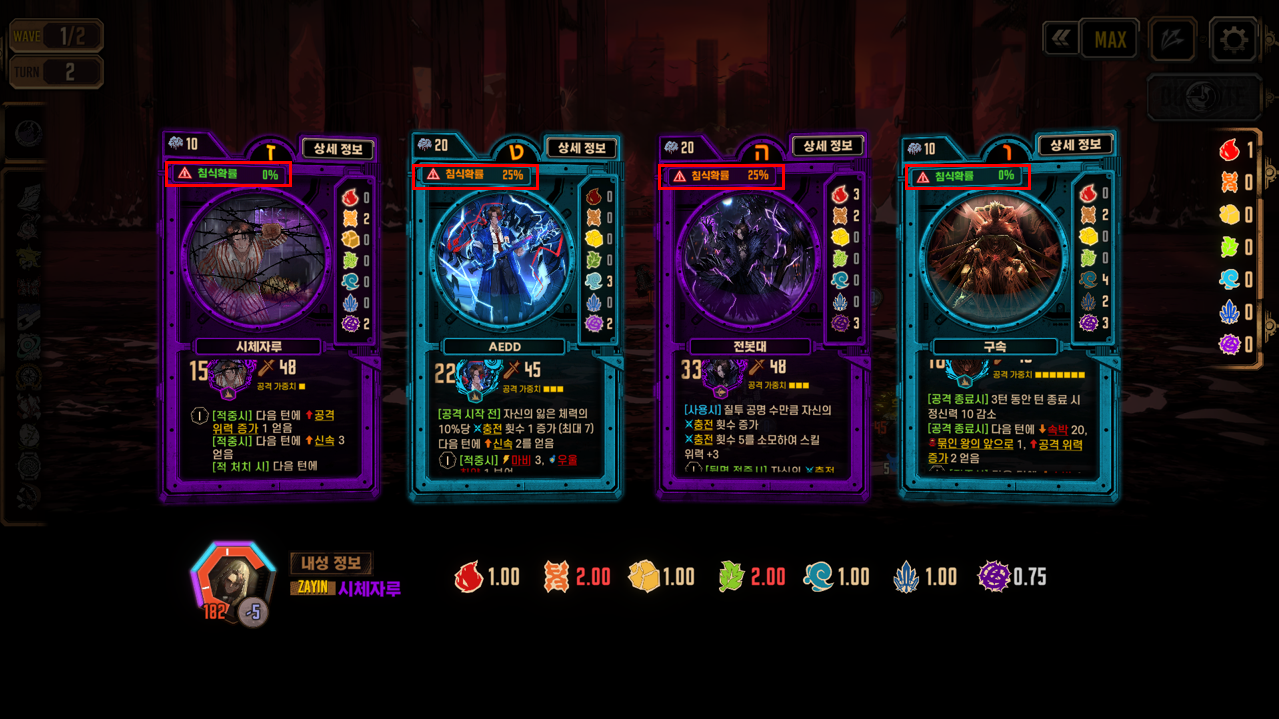1279x719 pixels.
Task: Click 상세 정보 on the 구속 card
Action: 1075,145
